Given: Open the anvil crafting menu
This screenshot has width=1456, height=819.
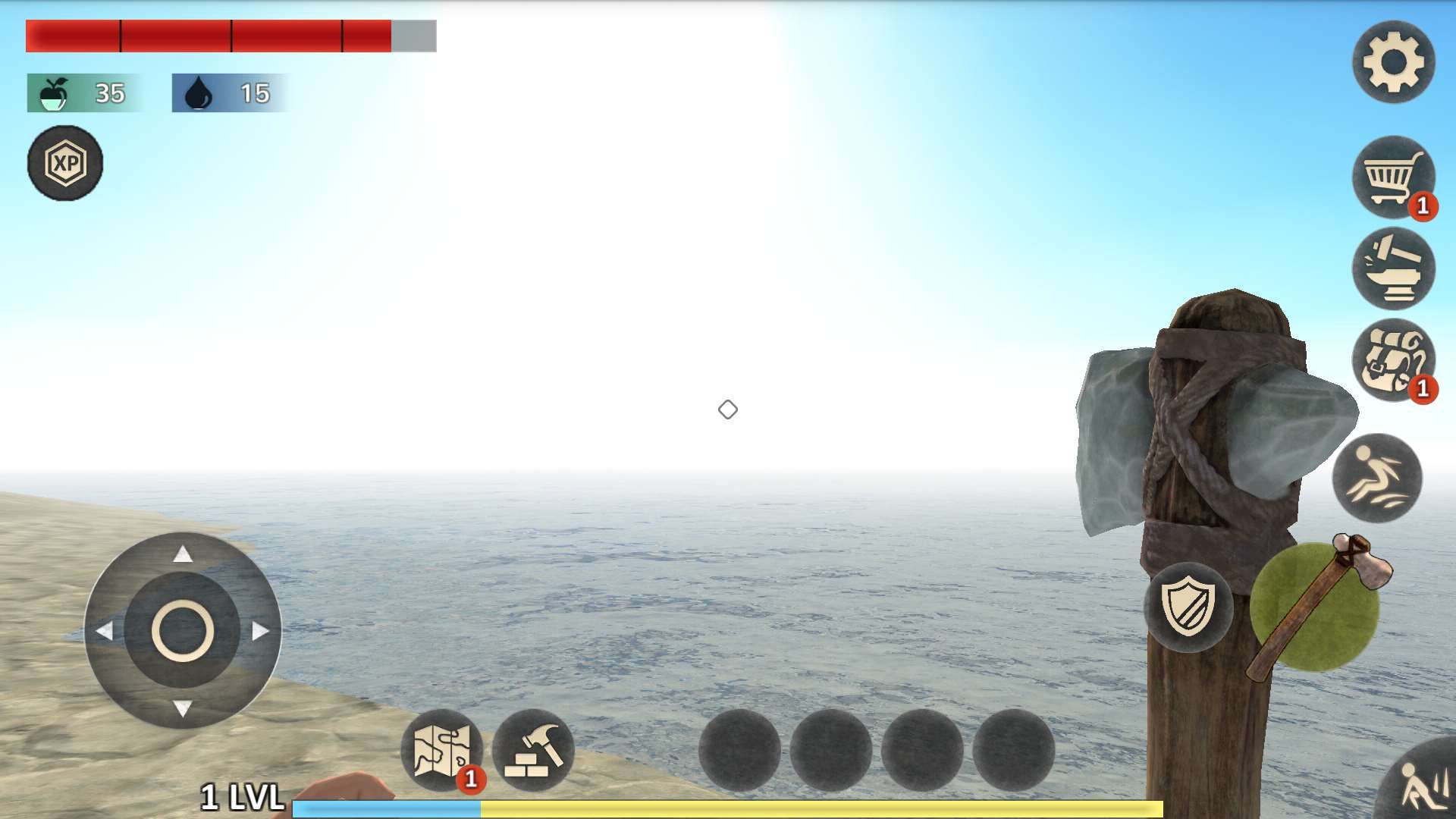Looking at the screenshot, I should (x=1393, y=268).
